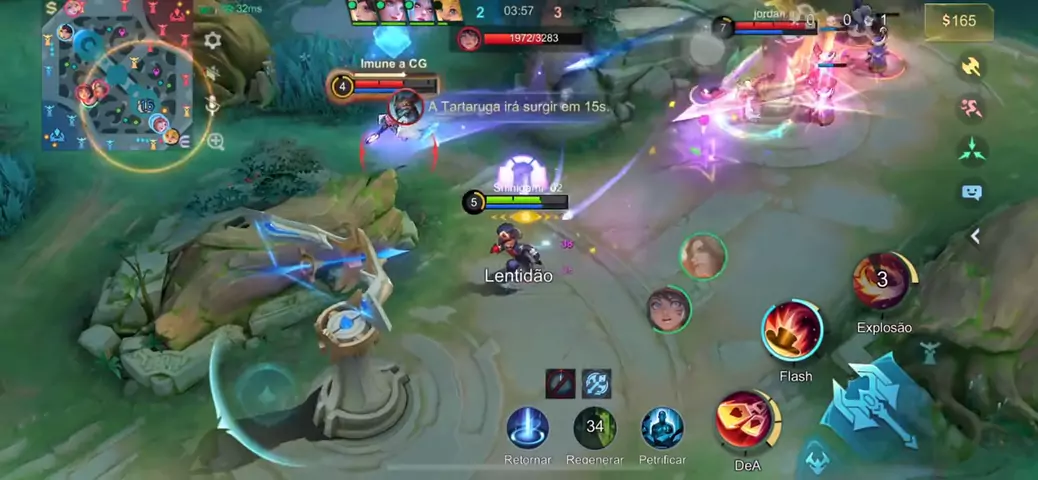
Task: Open the settings gear beside the minimap
Action: [x=212, y=41]
